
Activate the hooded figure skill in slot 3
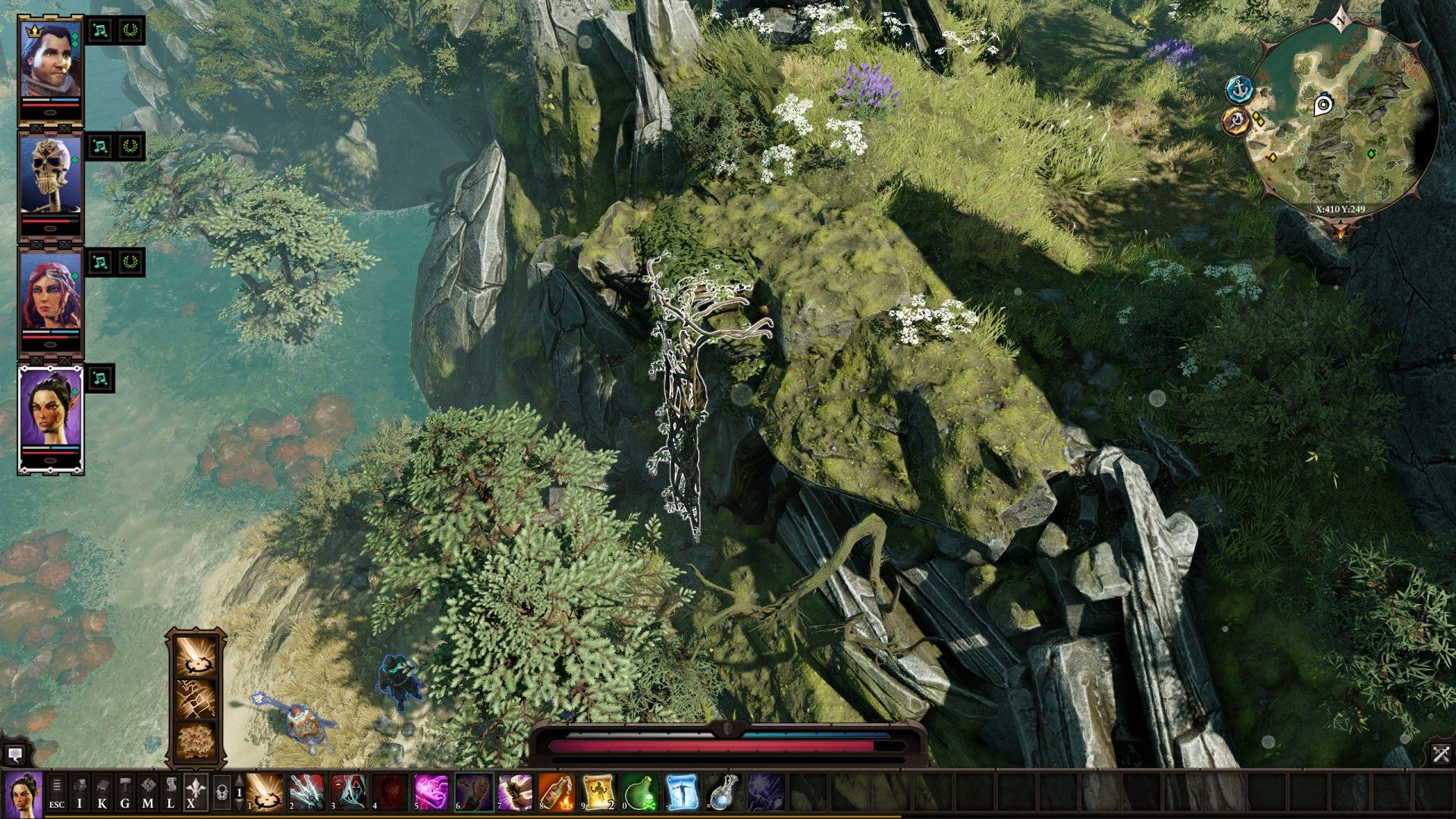(349, 793)
